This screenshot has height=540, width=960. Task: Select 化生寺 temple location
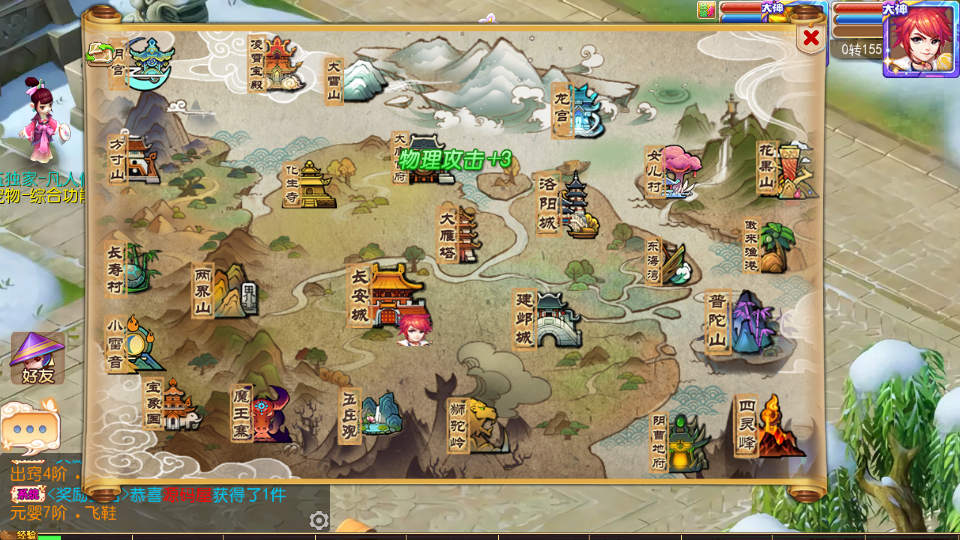click(310, 185)
